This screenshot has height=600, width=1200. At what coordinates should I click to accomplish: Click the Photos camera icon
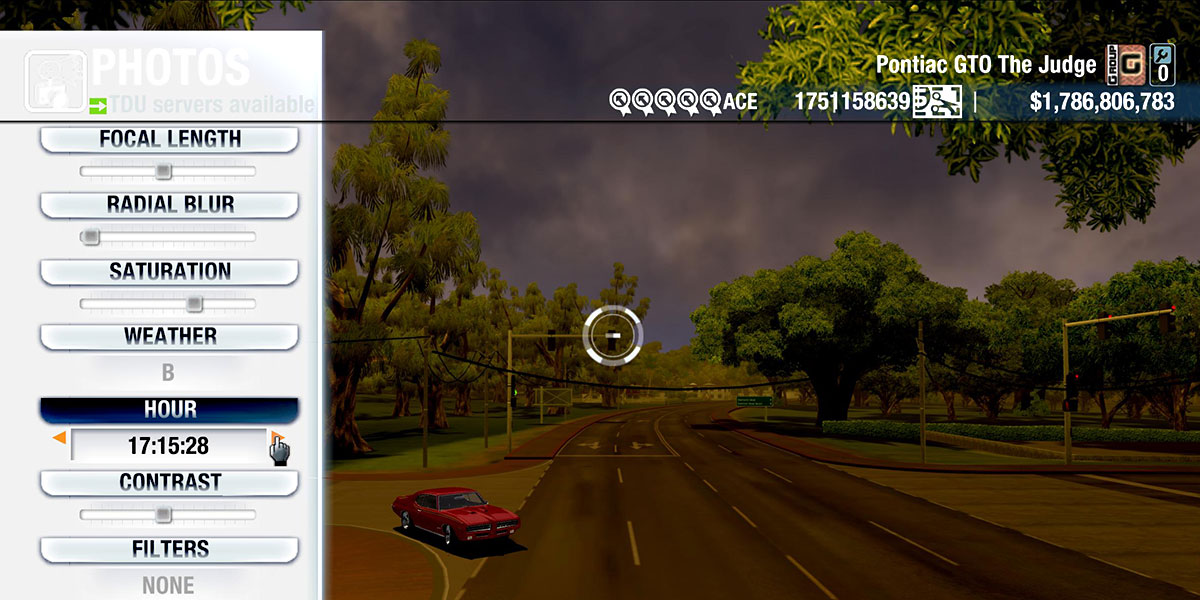coord(55,80)
